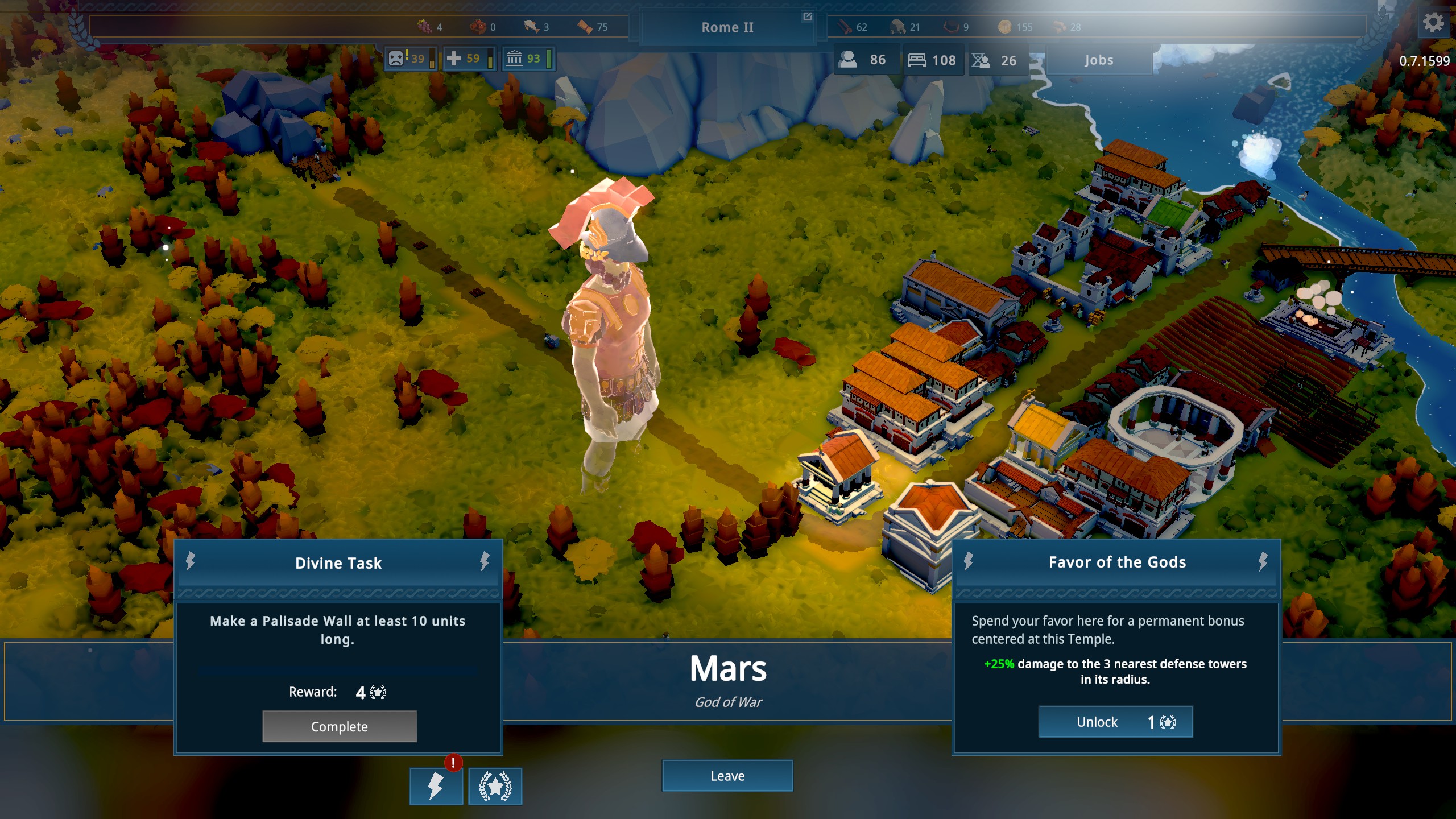Open the population panel showing 86
The height and width of the screenshot is (819, 1456).
click(866, 60)
